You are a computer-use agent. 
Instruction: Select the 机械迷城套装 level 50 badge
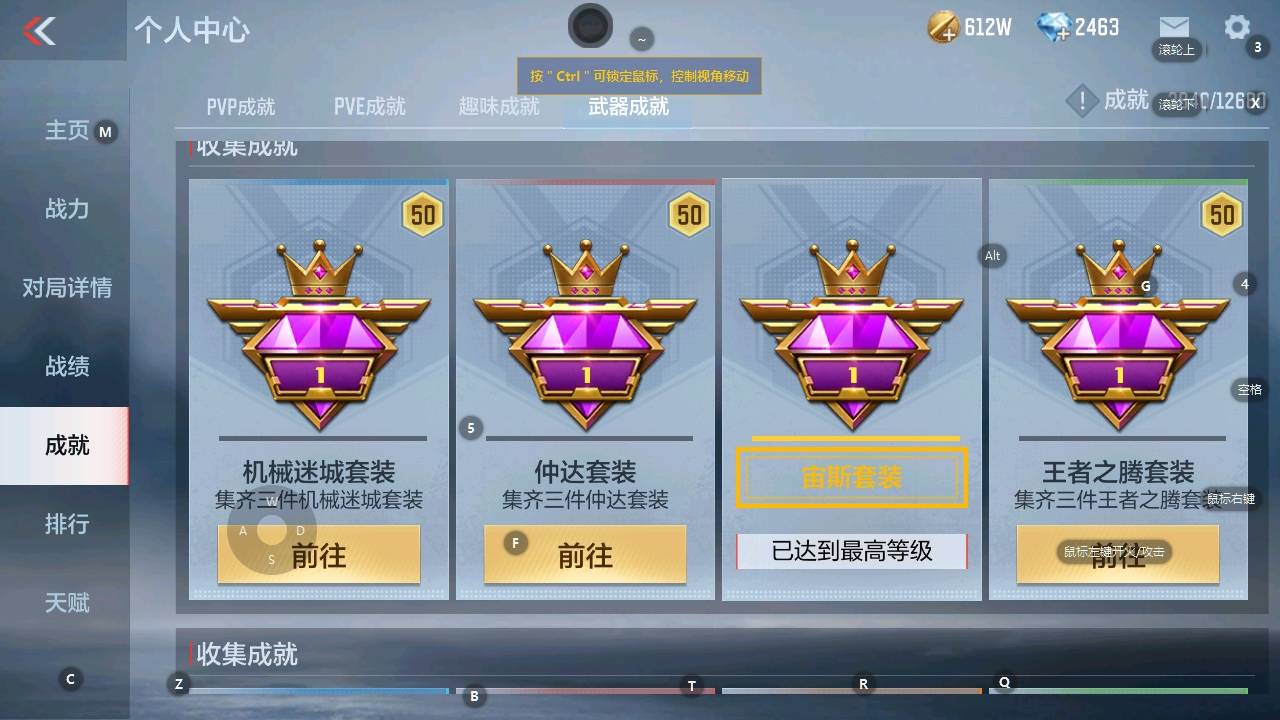(x=422, y=214)
